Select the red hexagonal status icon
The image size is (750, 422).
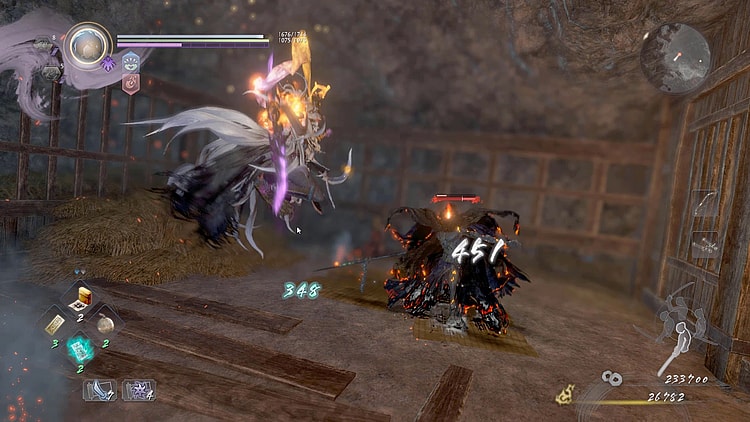pos(131,83)
